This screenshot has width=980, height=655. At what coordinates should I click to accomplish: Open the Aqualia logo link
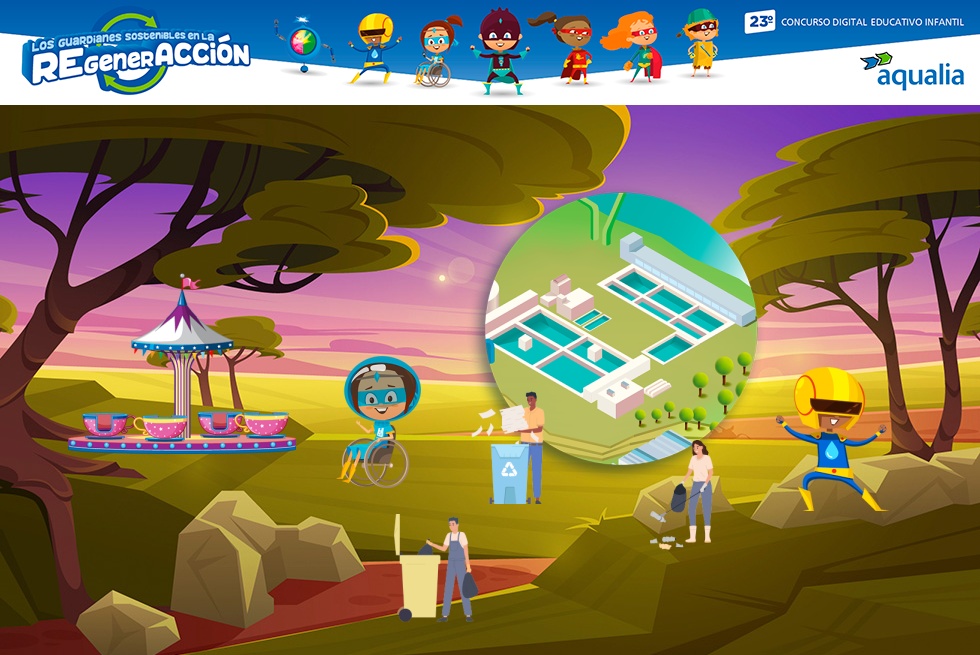coord(911,71)
